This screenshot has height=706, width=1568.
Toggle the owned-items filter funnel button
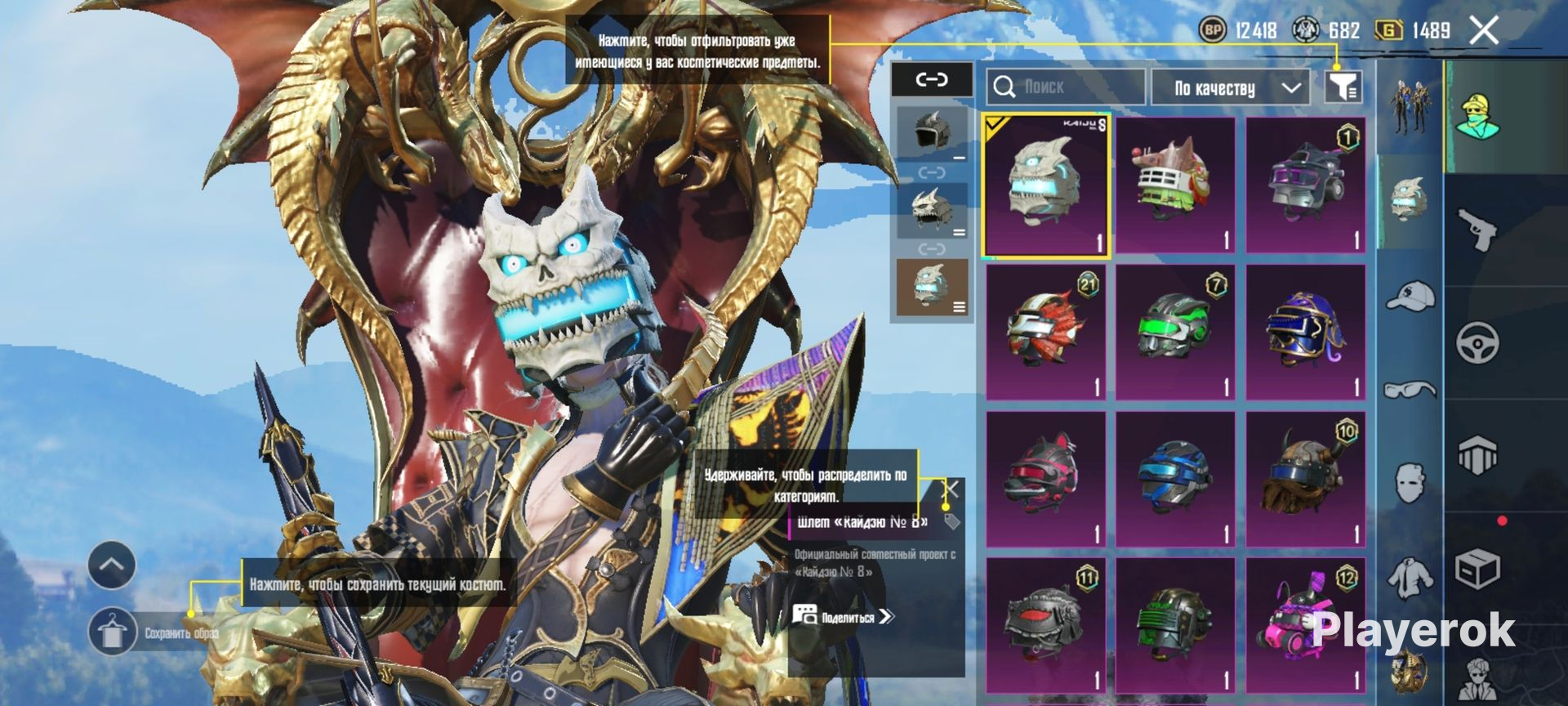point(1343,86)
